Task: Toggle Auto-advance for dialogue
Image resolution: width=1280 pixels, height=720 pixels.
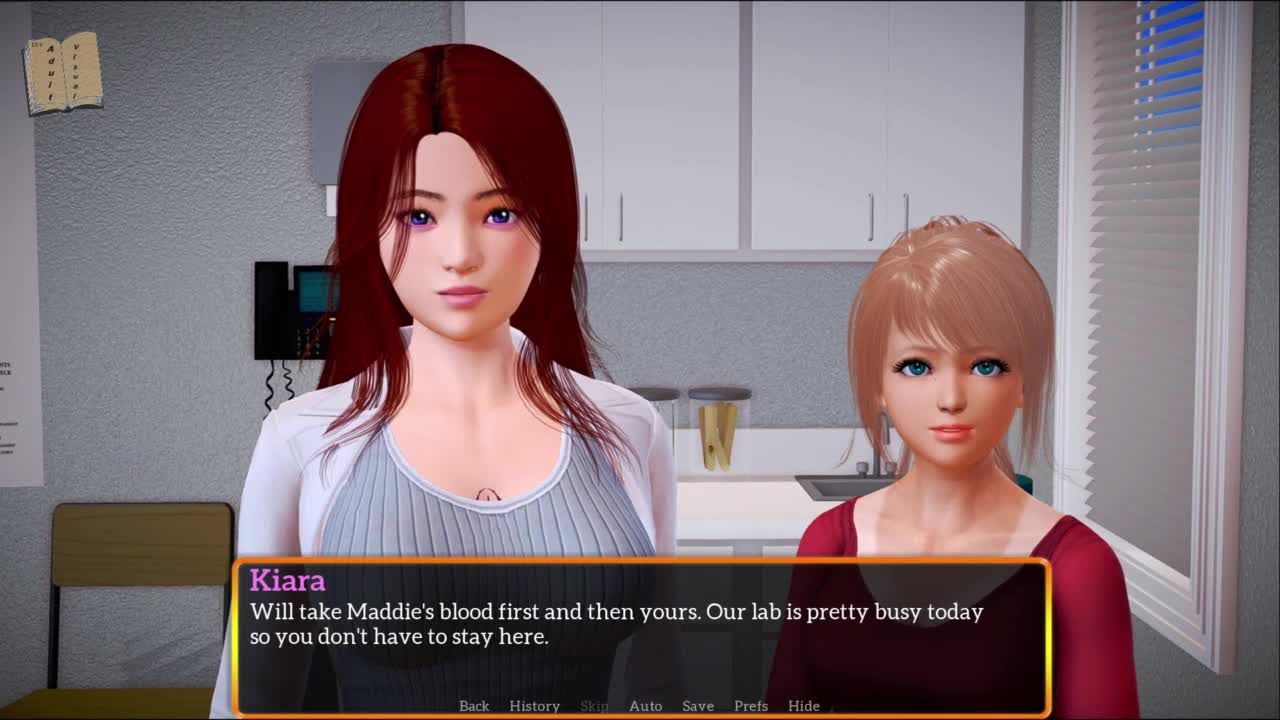Action: [645, 706]
